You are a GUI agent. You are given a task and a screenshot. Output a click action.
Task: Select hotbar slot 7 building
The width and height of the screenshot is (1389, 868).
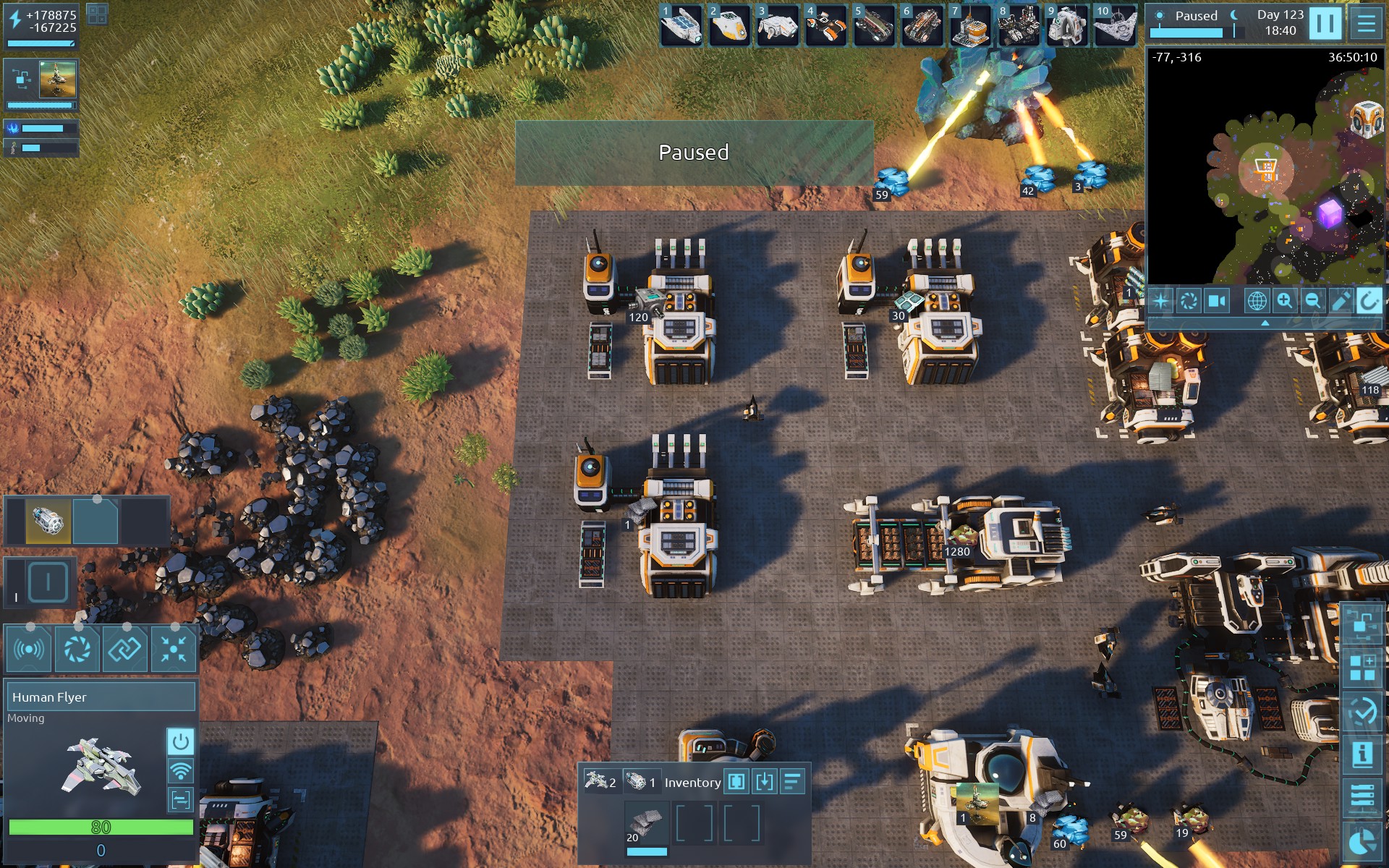click(x=970, y=25)
